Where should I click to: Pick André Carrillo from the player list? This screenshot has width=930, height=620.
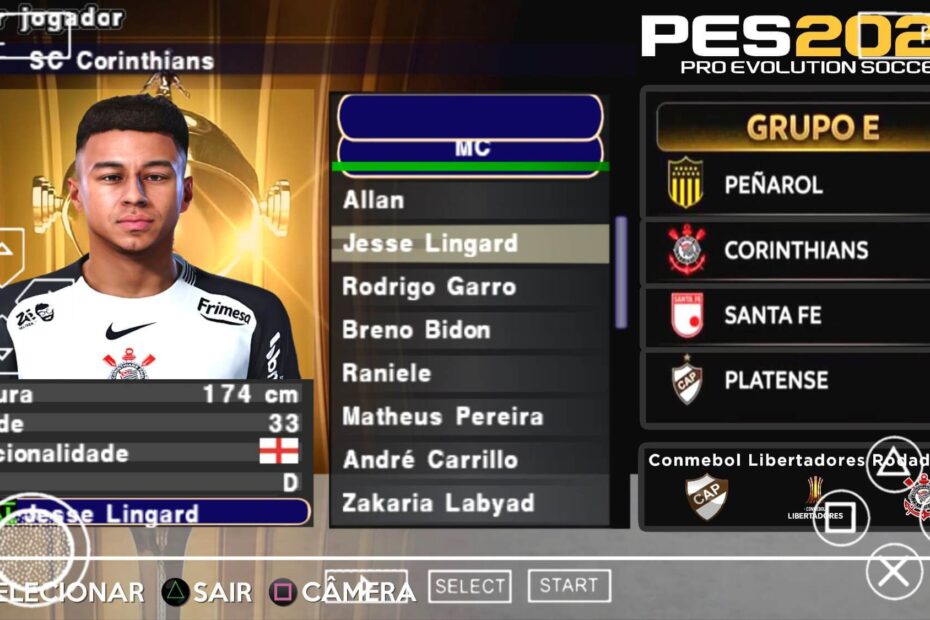tap(470, 460)
